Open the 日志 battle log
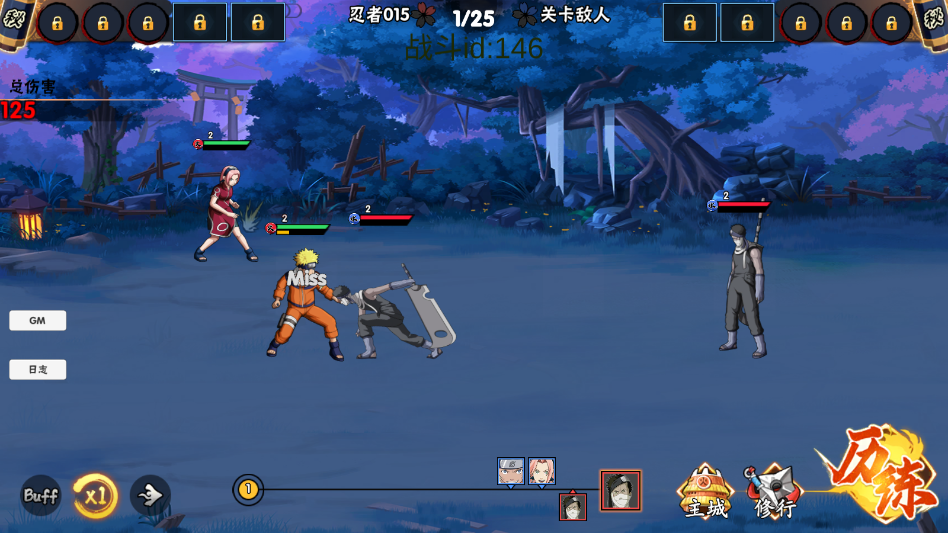The height and width of the screenshot is (533, 948). tap(38, 370)
